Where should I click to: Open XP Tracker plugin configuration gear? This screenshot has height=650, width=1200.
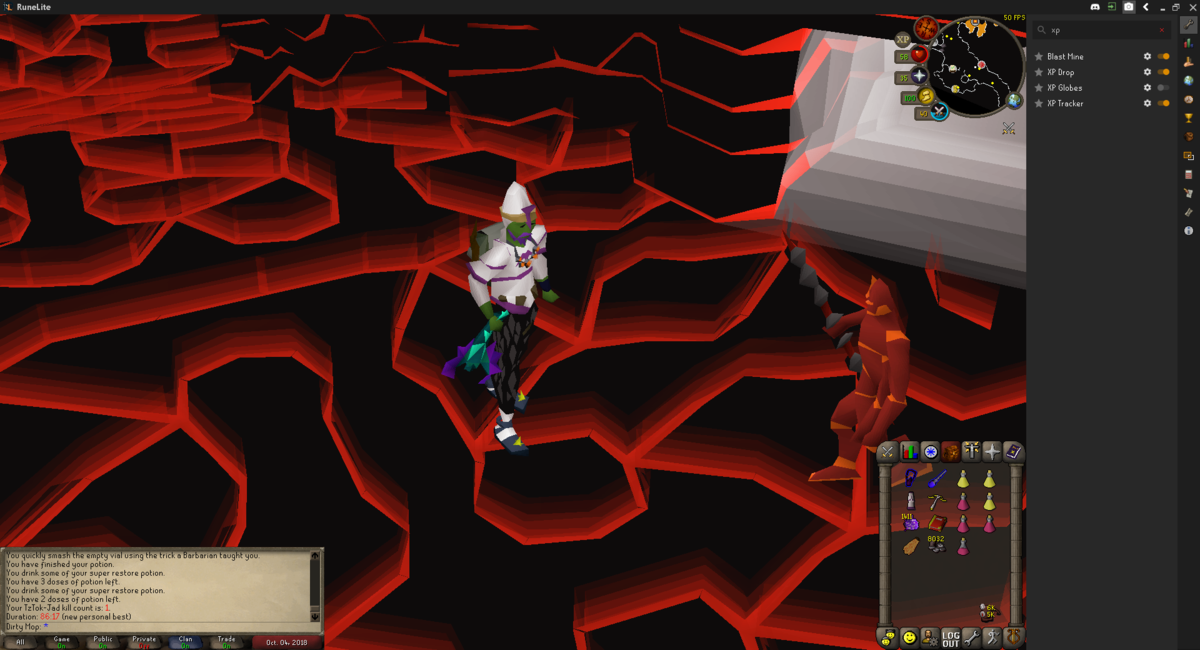(x=1147, y=103)
